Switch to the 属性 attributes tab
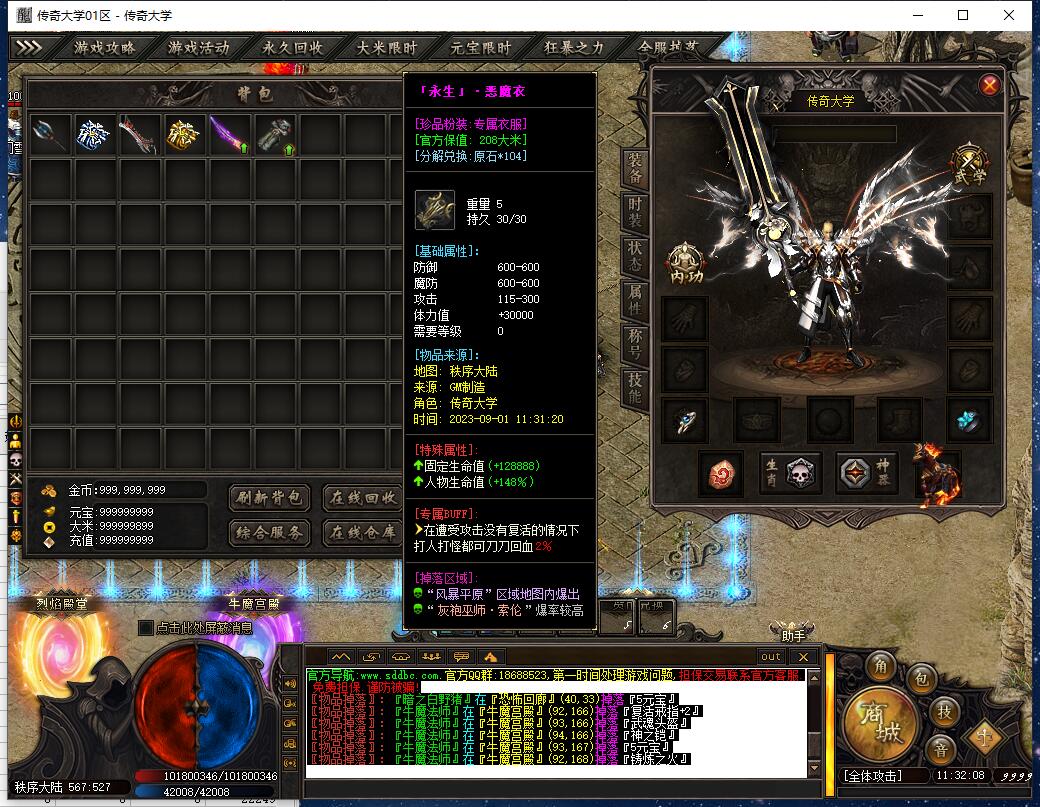 (x=635, y=297)
